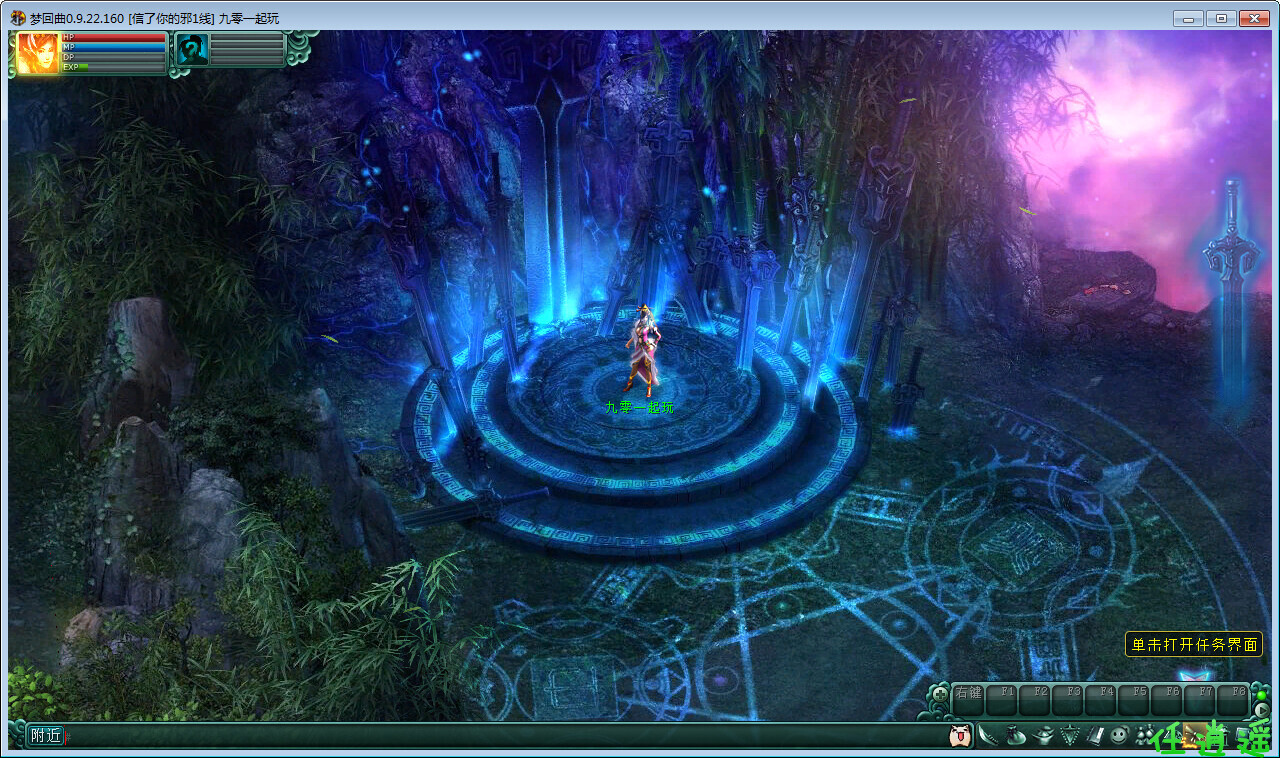The image size is (1280, 758).
Task: Open the bag inventory icon
Action: pos(1017,737)
